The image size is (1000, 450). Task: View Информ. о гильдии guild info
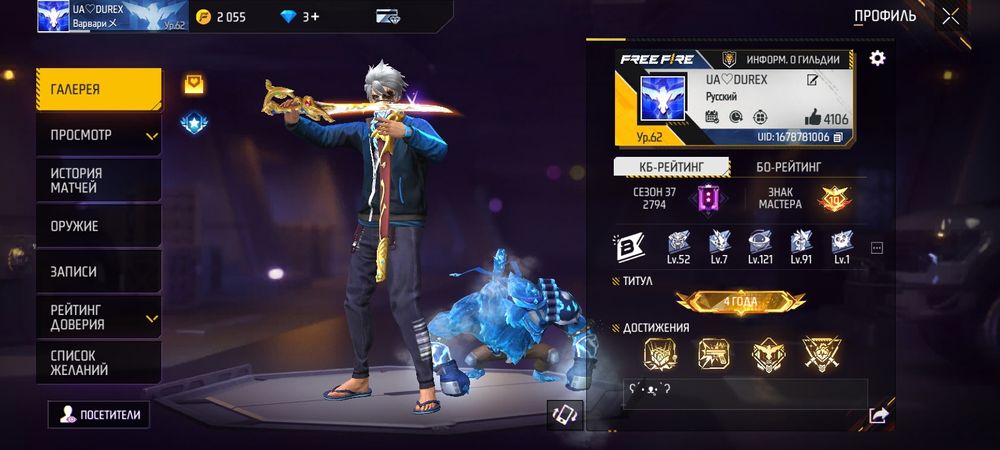tap(788, 59)
